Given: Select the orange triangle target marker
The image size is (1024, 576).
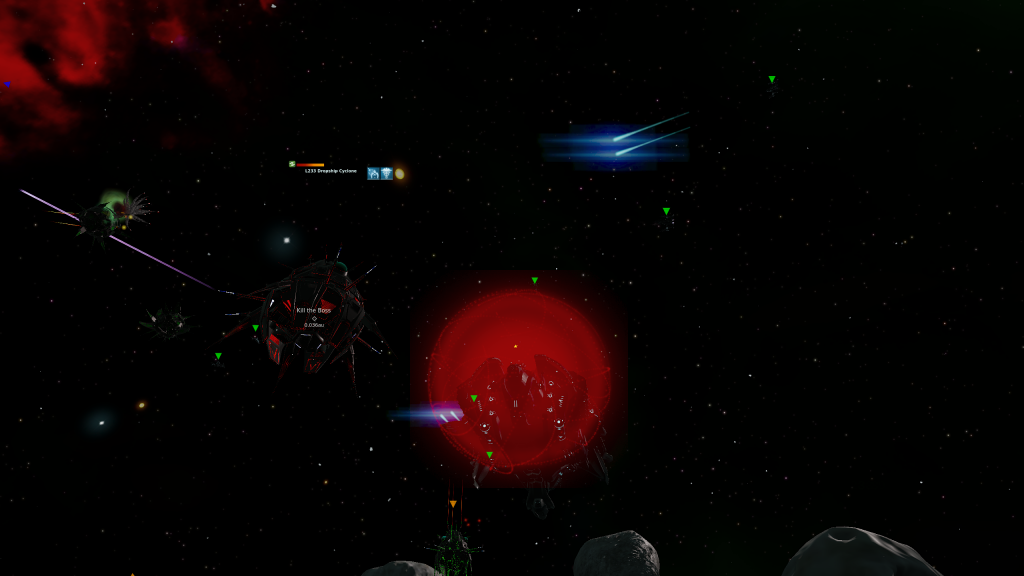Looking at the screenshot, I should pos(453,503).
